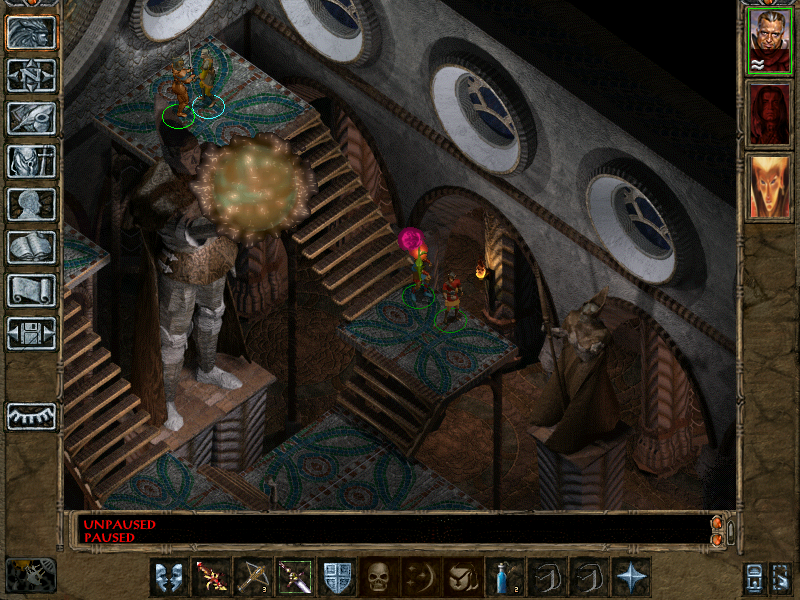
Task: Activate the blue shield guard action
Action: point(337,577)
